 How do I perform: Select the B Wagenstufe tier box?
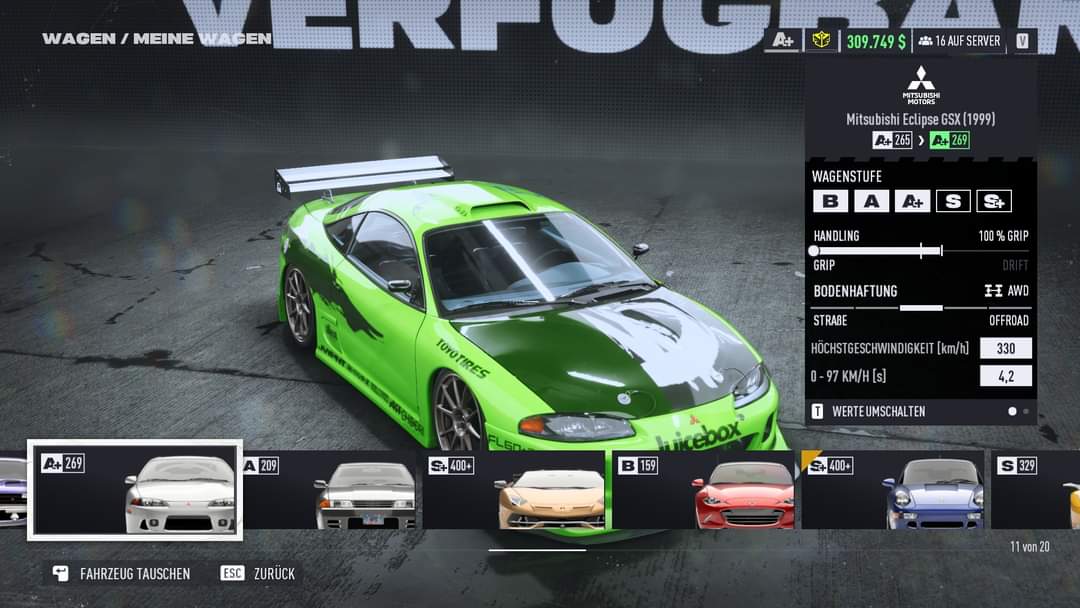tap(830, 201)
